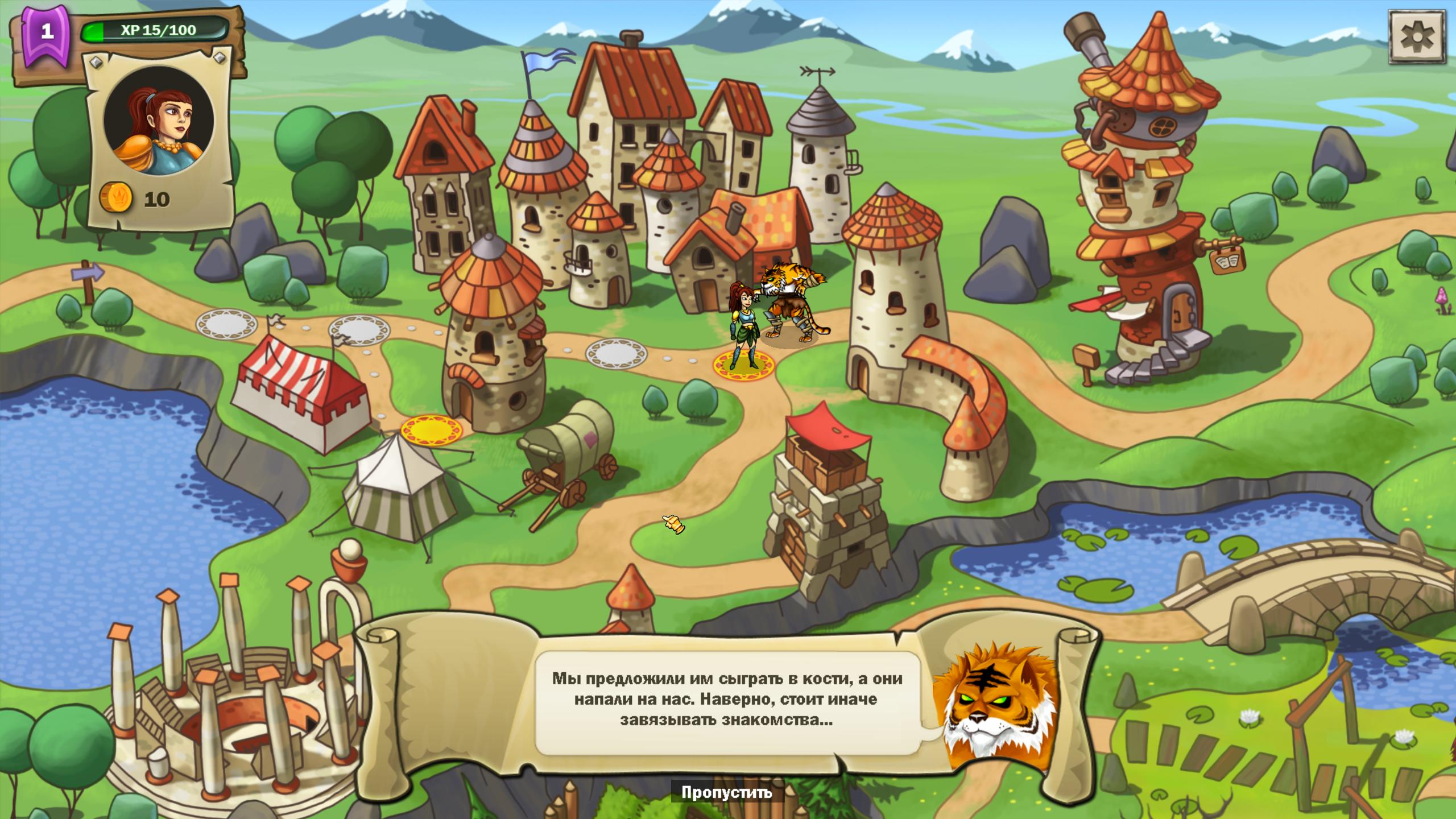This screenshot has height=819, width=1456.
Task: Skip the dialogue with Пропустить
Action: click(727, 792)
